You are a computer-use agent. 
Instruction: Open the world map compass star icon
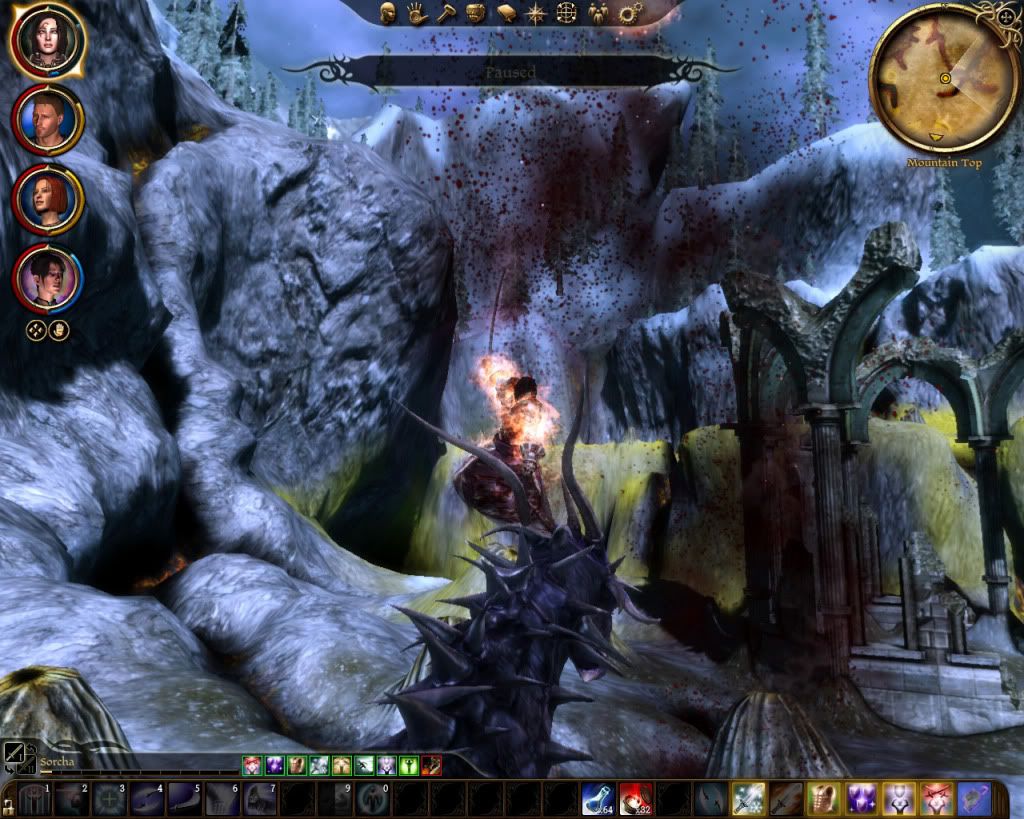coord(536,13)
